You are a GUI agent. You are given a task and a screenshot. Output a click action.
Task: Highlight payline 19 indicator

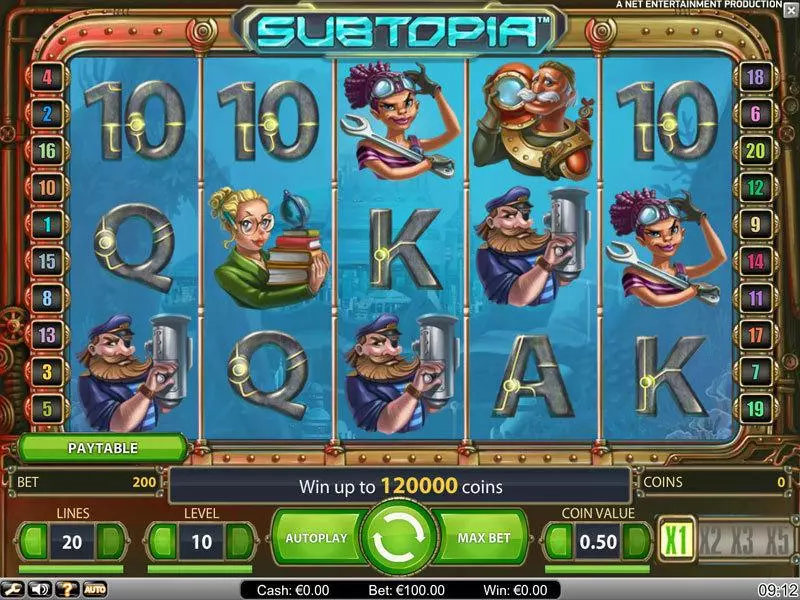coord(756,408)
